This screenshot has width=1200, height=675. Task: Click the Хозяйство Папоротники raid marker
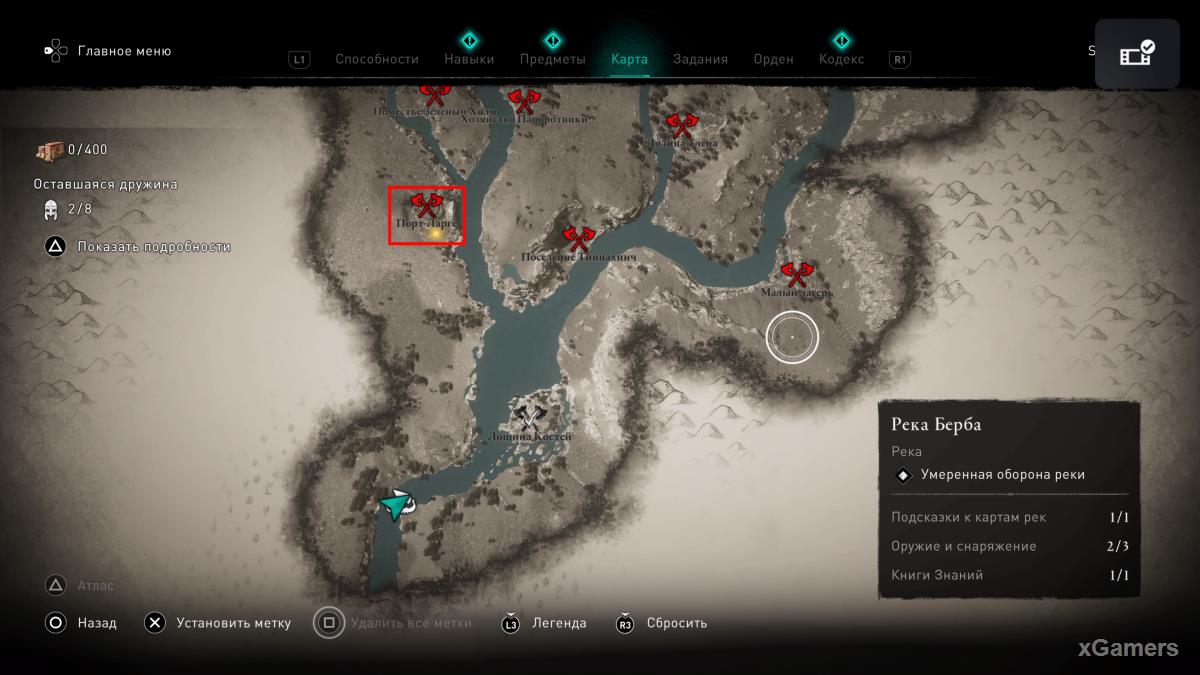(523, 101)
